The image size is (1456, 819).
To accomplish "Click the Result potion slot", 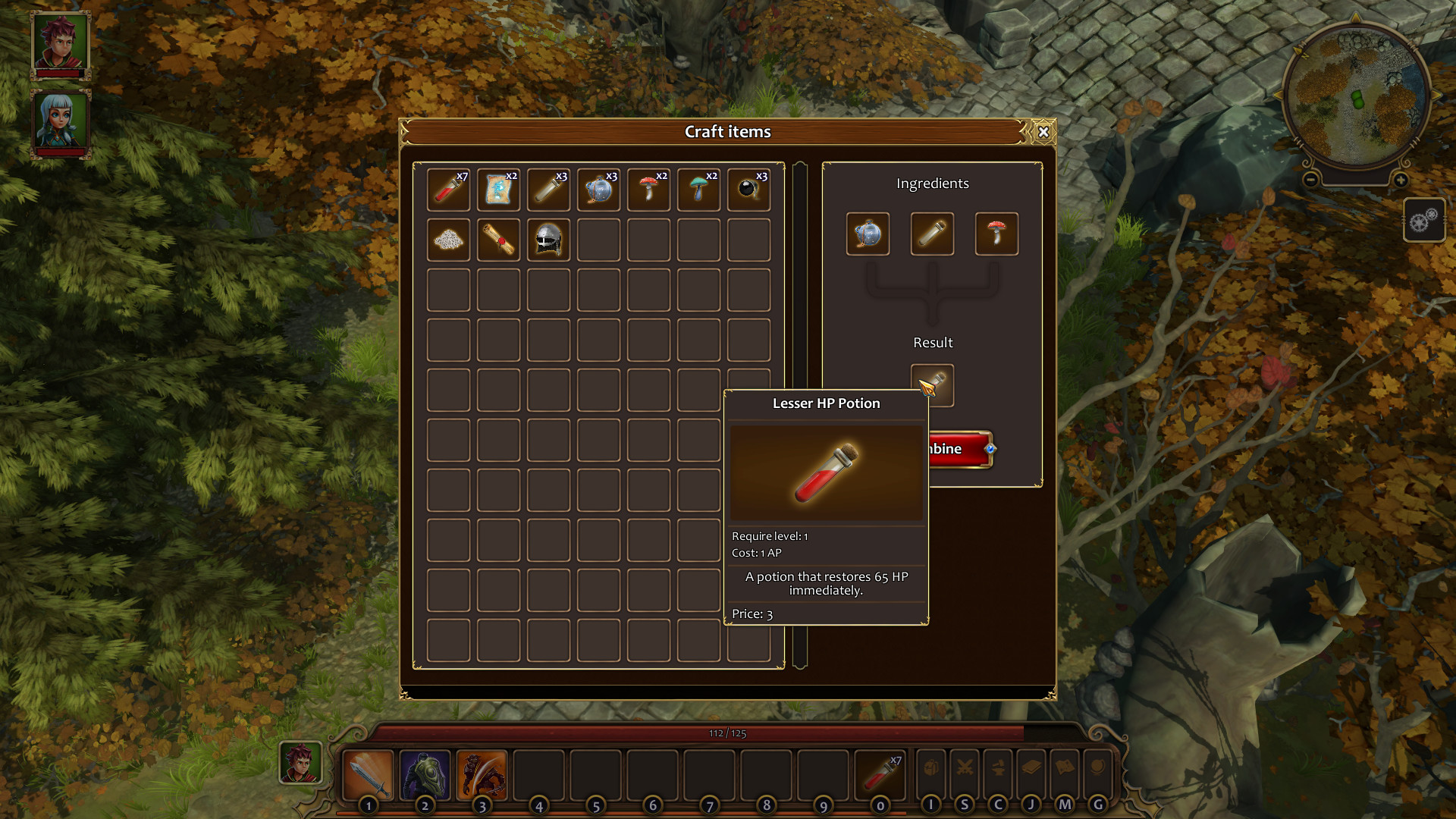I will [933, 384].
